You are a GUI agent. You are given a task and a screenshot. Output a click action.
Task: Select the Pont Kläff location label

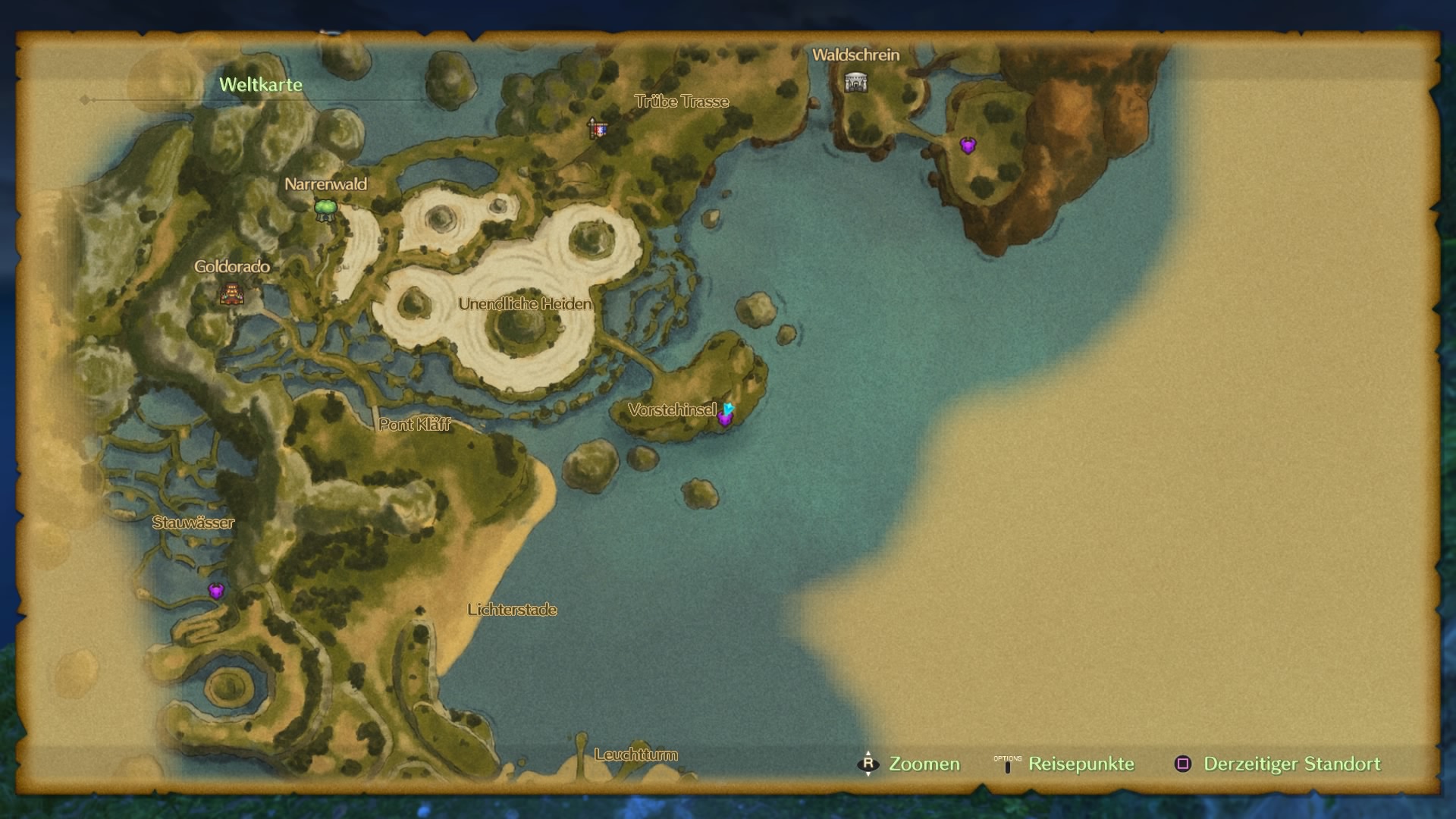click(414, 425)
